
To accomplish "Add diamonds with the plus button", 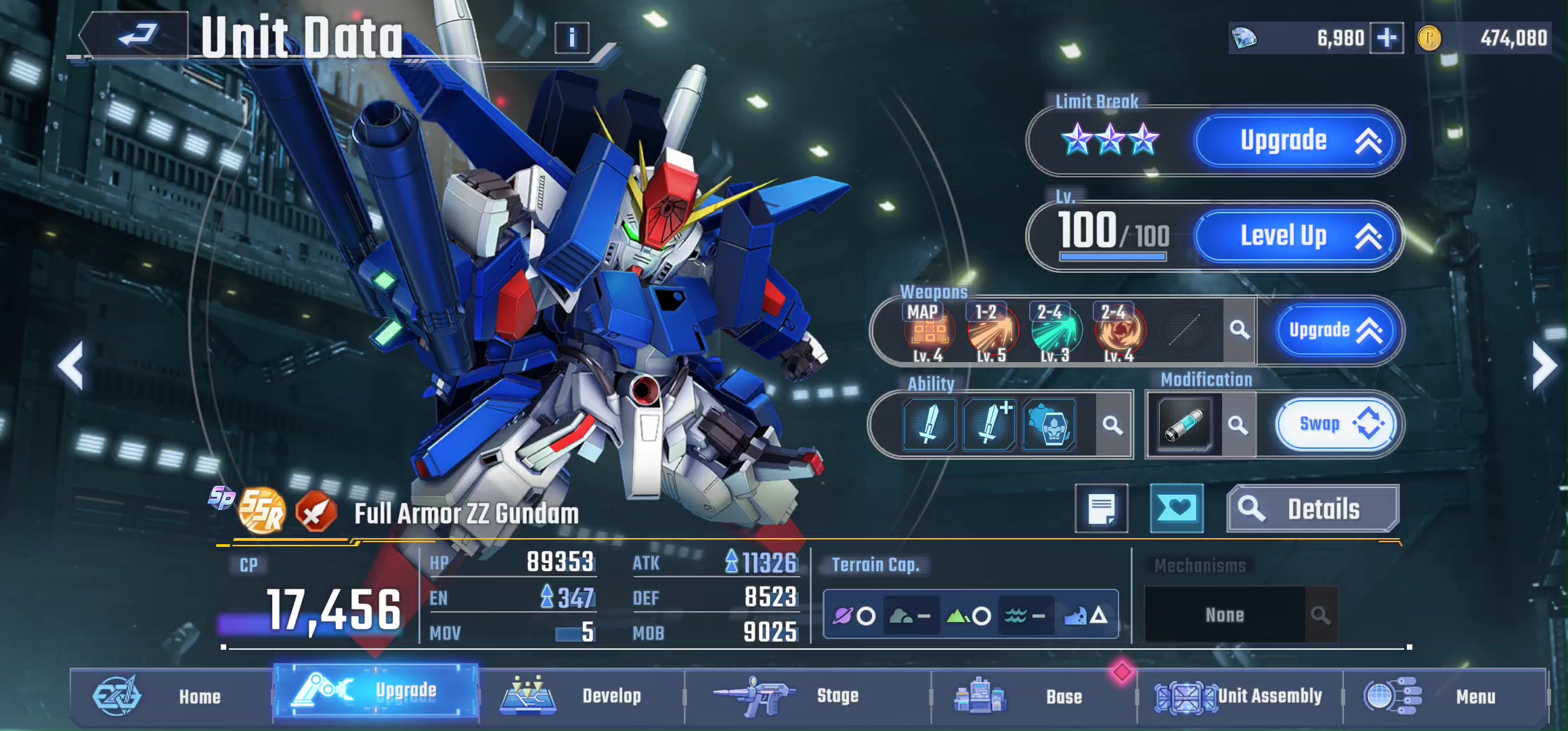I will point(1387,38).
